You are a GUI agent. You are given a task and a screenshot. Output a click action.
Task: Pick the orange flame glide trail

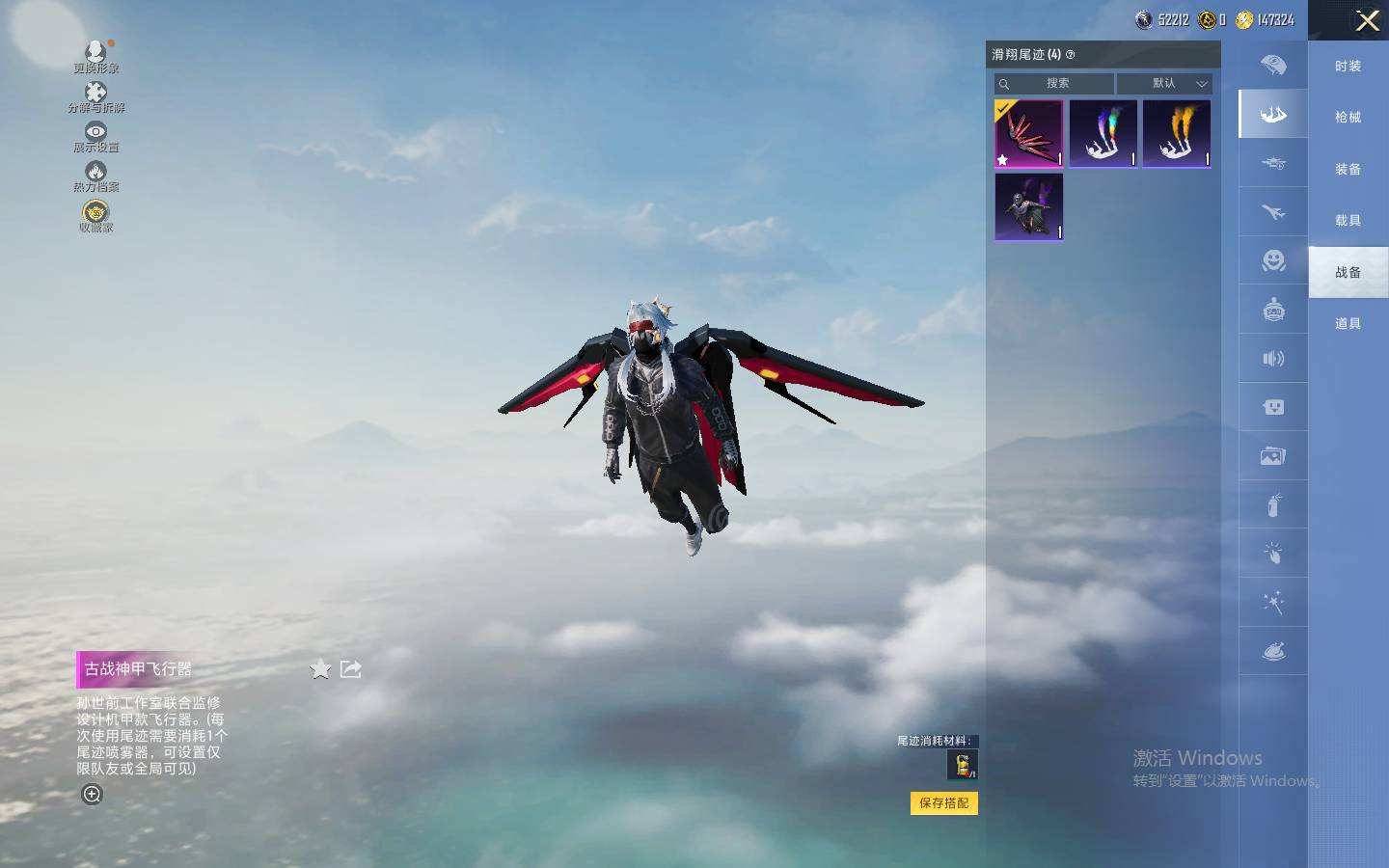1176,134
